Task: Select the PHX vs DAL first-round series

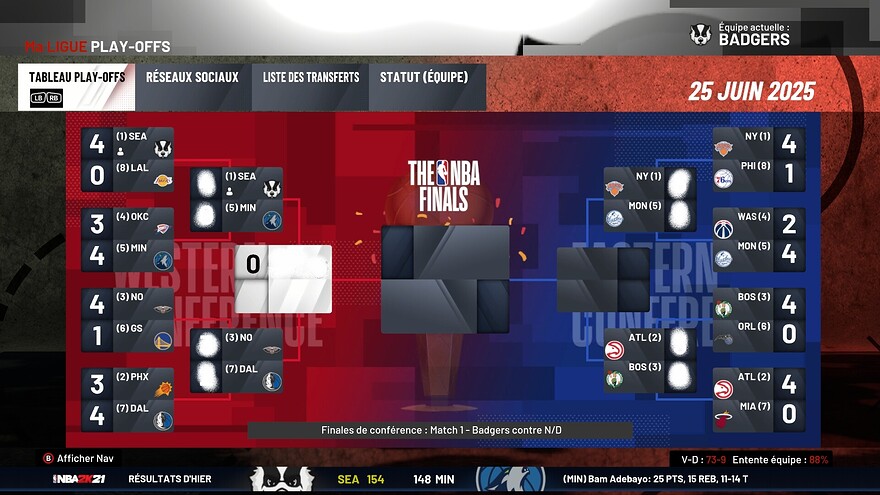Action: [128, 400]
